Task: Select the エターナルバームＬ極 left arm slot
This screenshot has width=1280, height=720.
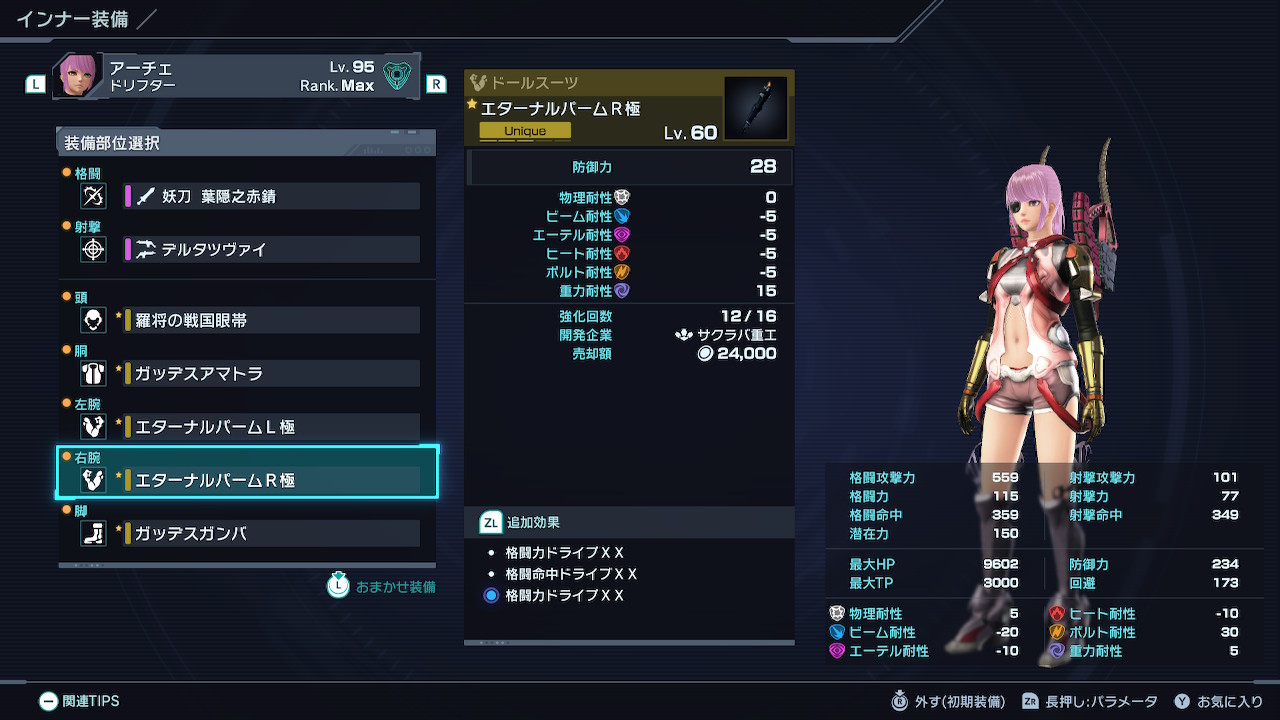Action: 270,427
